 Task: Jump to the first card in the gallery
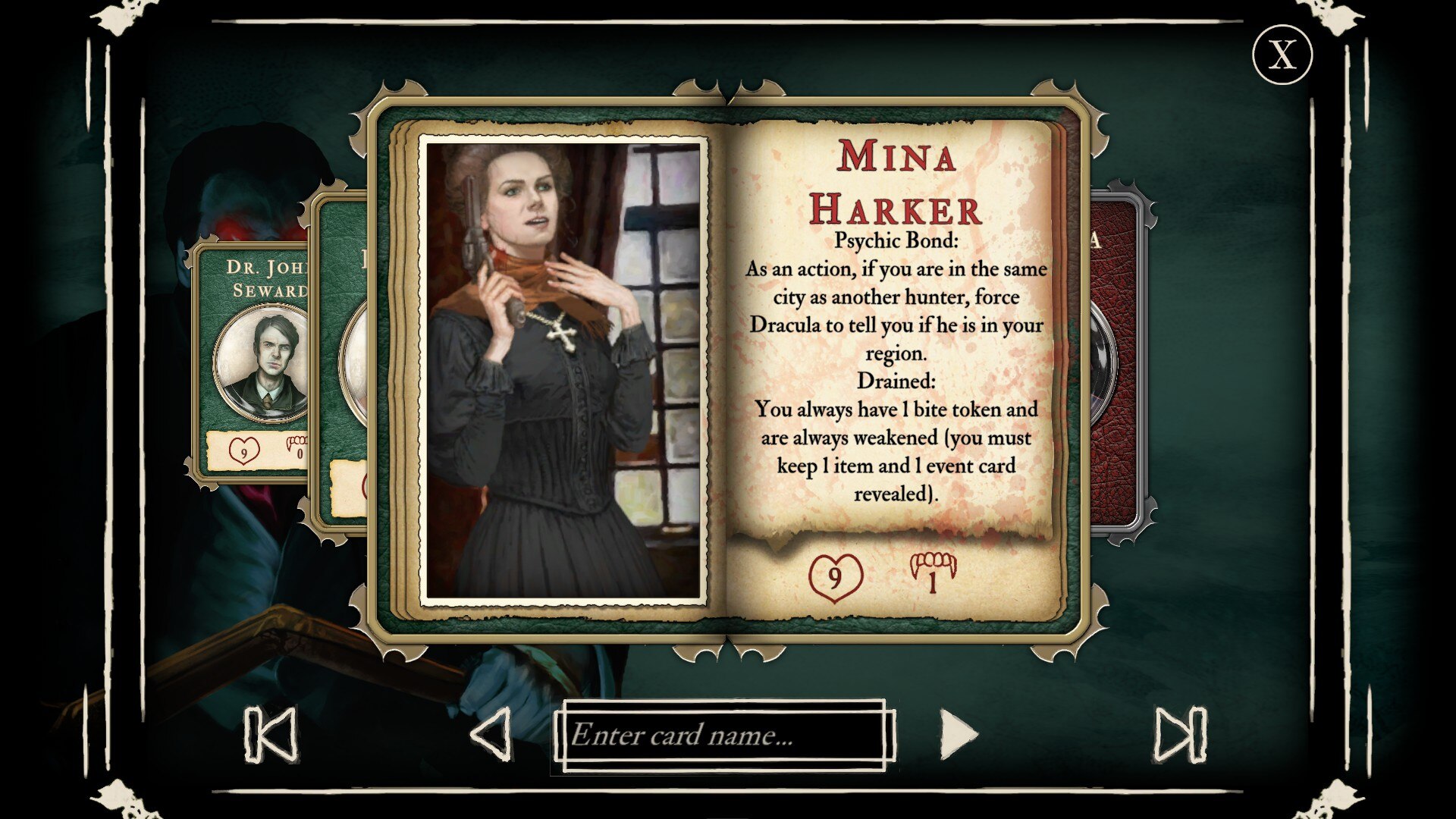pos(271,734)
